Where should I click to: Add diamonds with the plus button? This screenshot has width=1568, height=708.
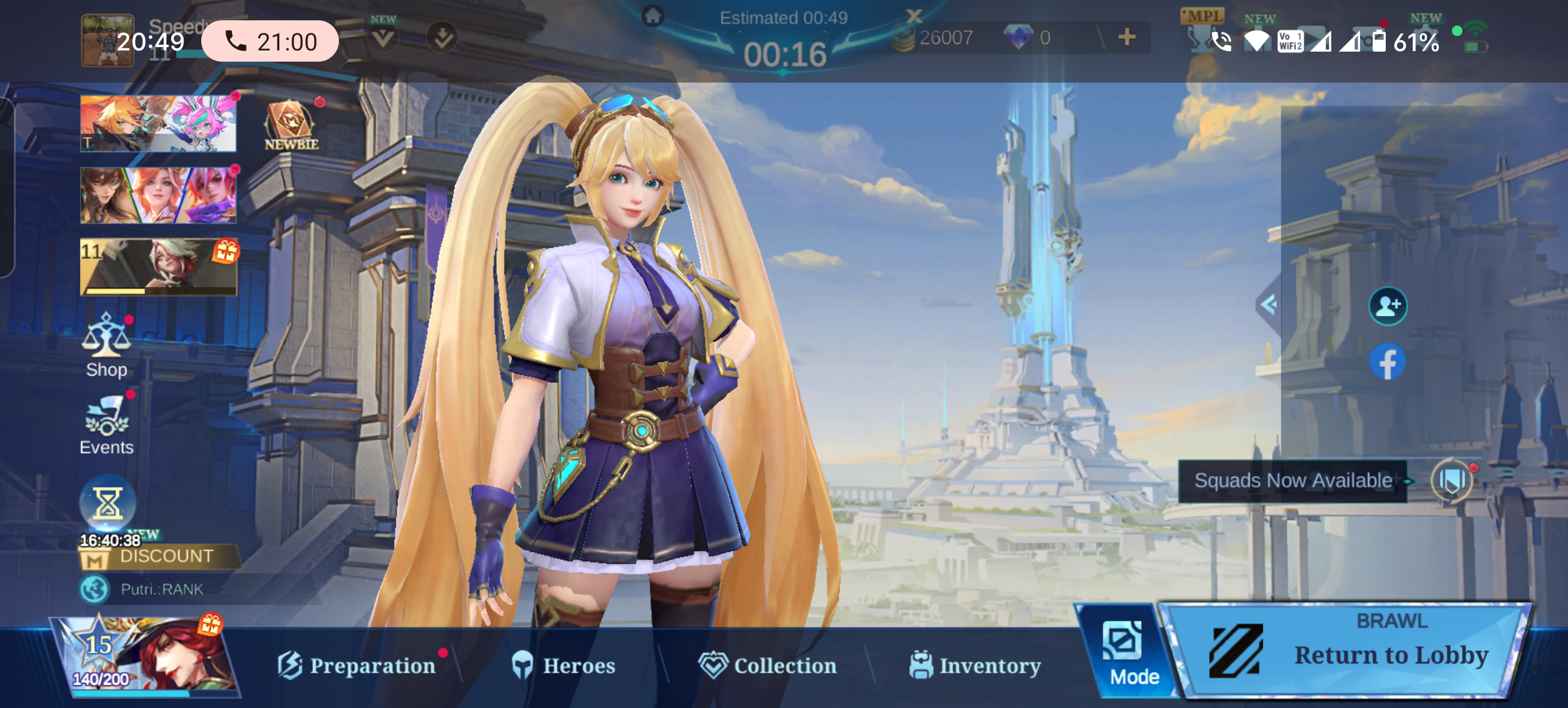click(1127, 37)
